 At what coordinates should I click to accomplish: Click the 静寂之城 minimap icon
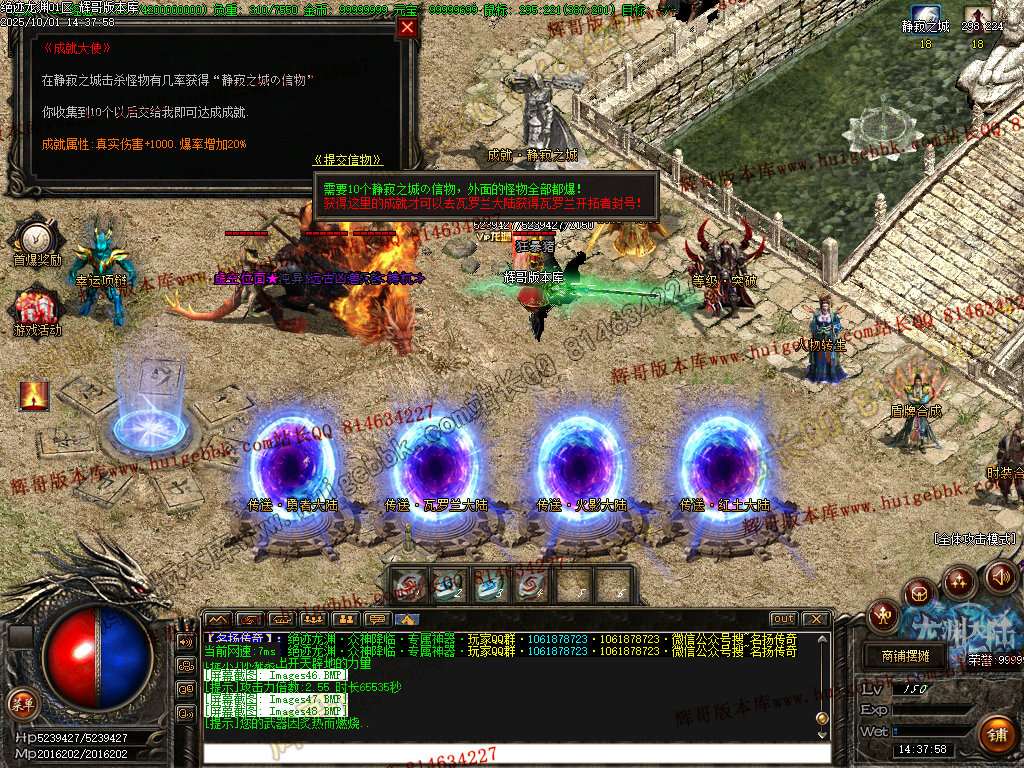pos(925,20)
